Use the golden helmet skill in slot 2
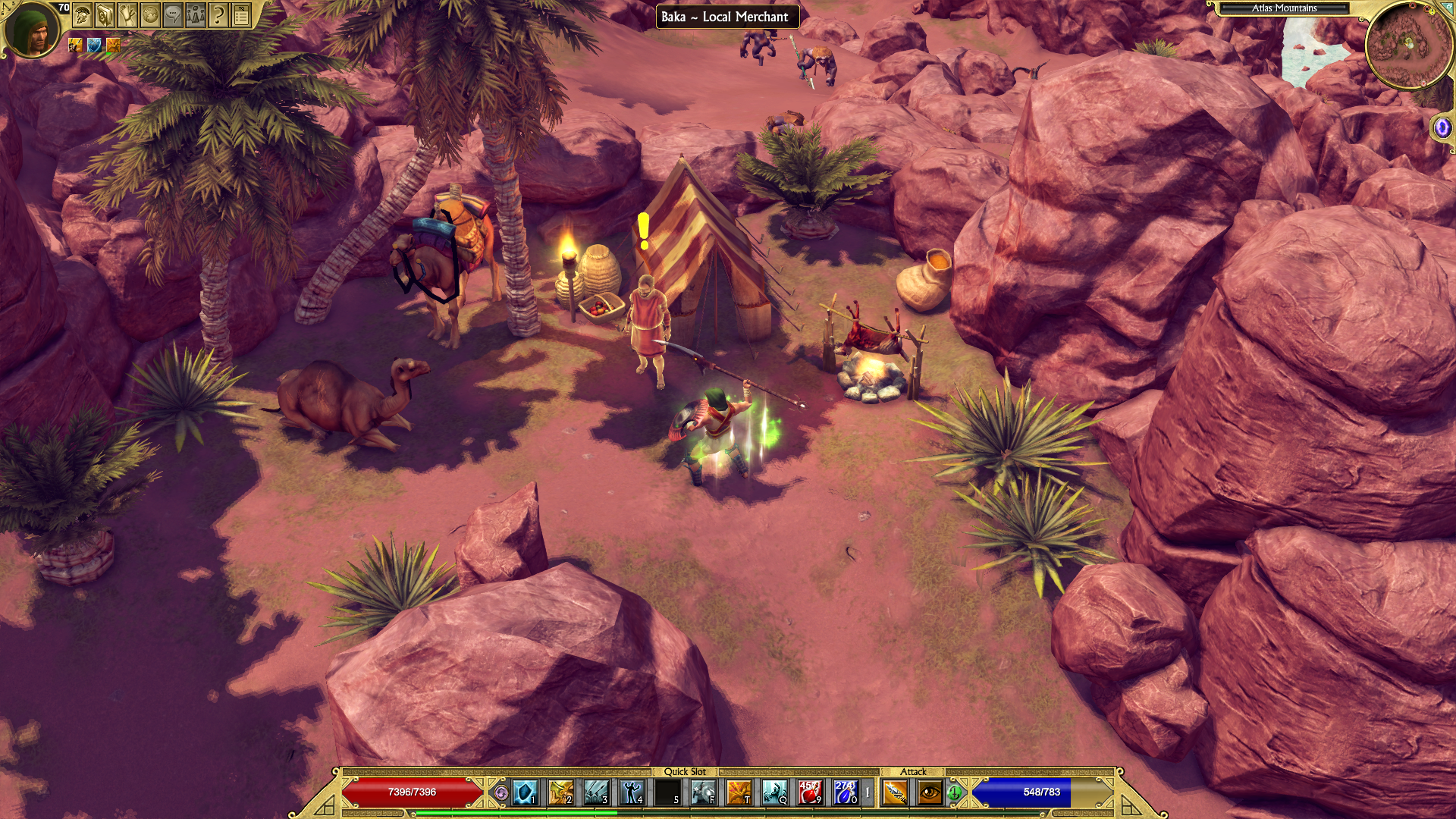 point(560,792)
